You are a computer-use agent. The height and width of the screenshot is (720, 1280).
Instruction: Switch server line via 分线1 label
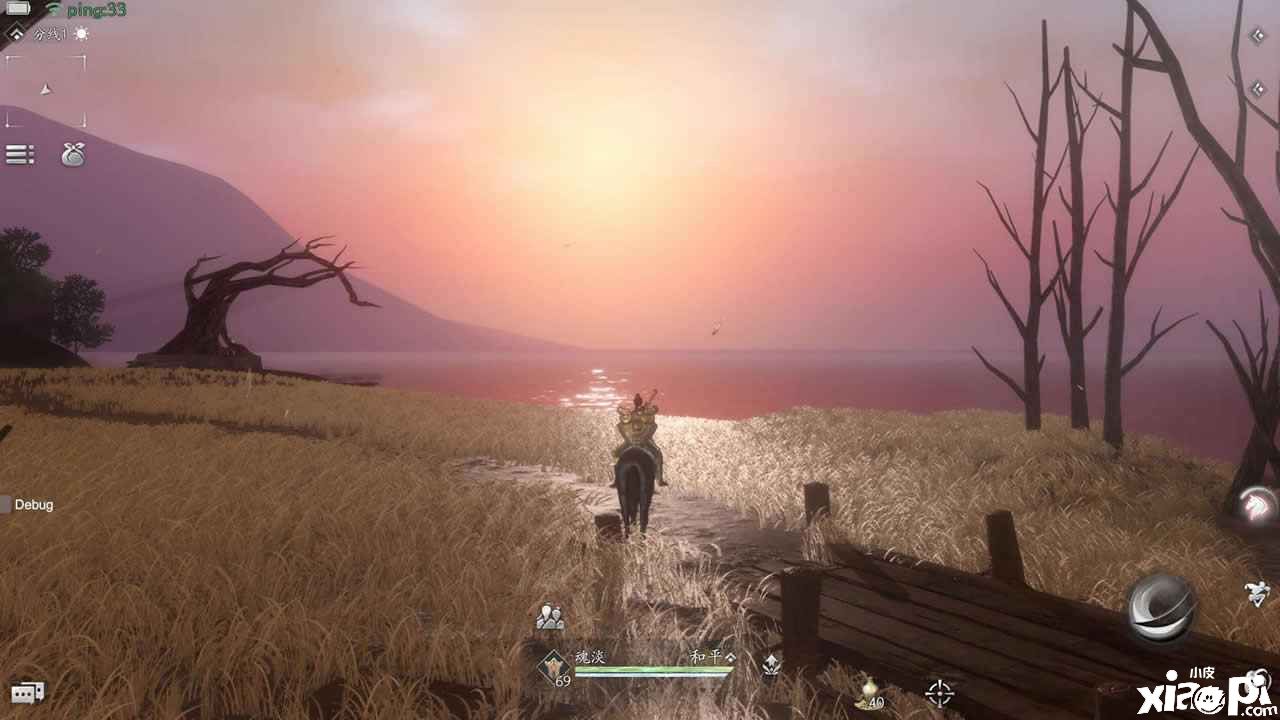tap(50, 34)
